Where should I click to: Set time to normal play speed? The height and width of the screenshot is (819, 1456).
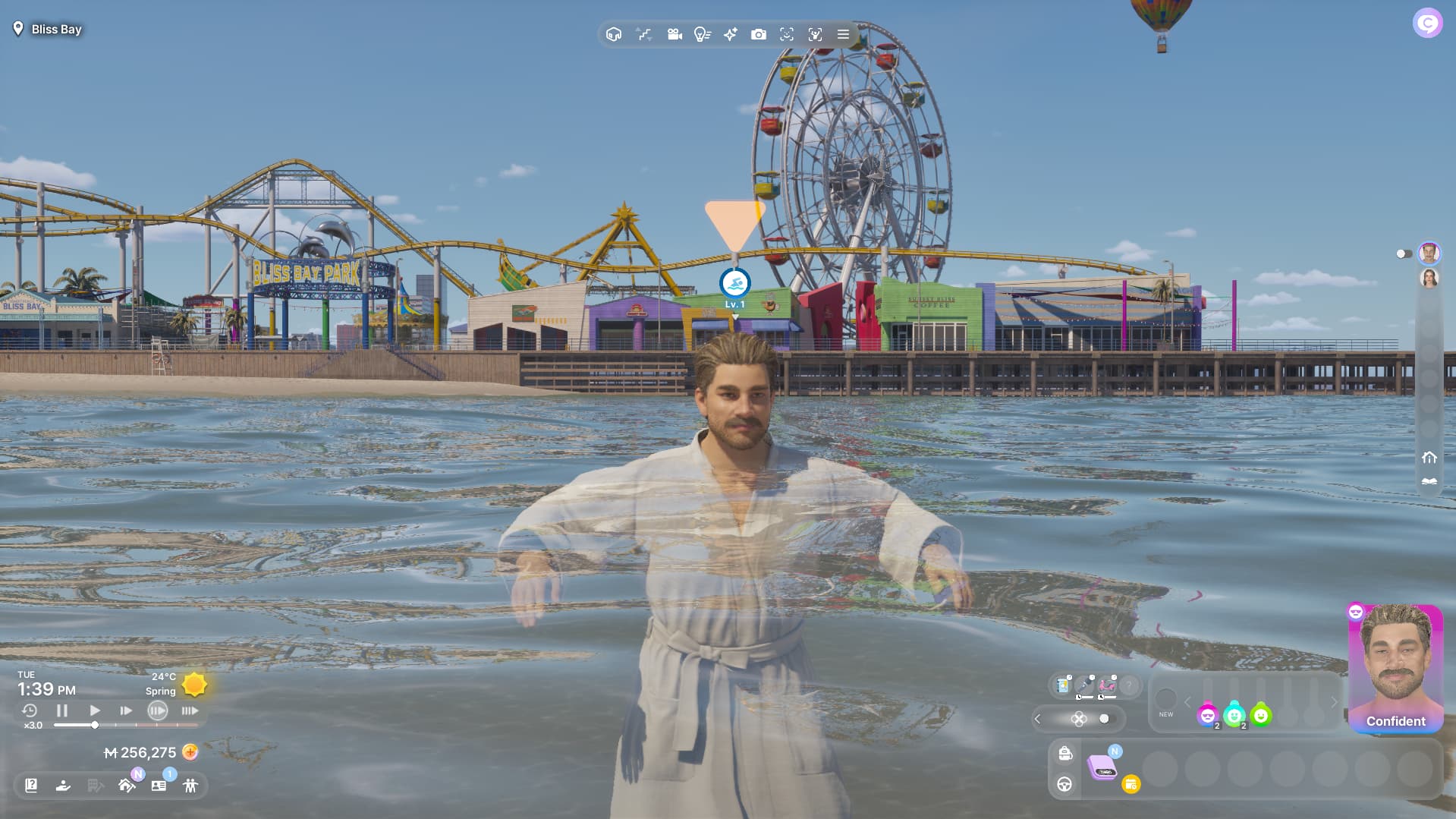click(x=94, y=710)
